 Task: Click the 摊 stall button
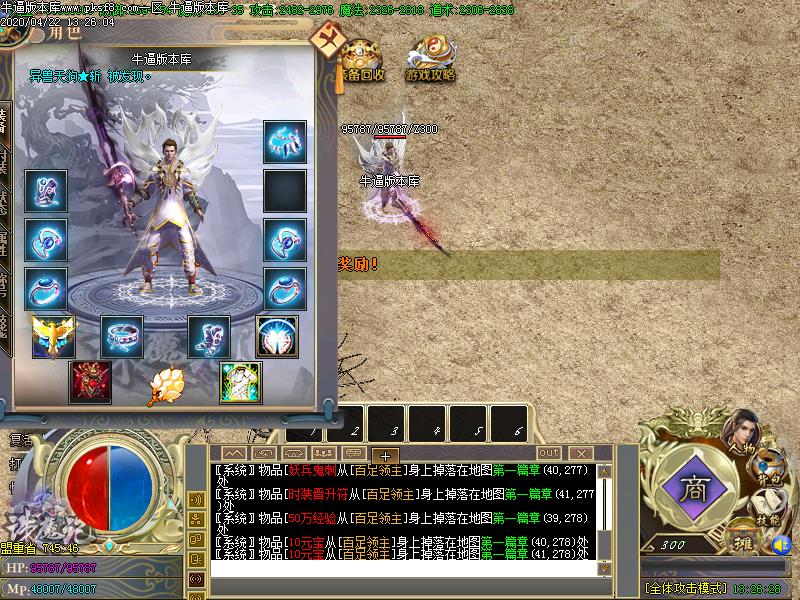(740, 543)
